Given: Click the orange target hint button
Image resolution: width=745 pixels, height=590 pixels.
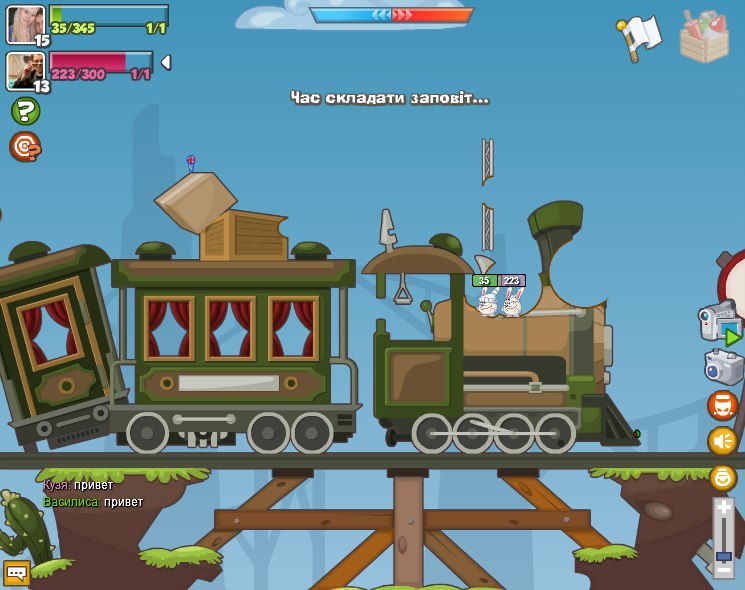Looking at the screenshot, I should (25, 147).
